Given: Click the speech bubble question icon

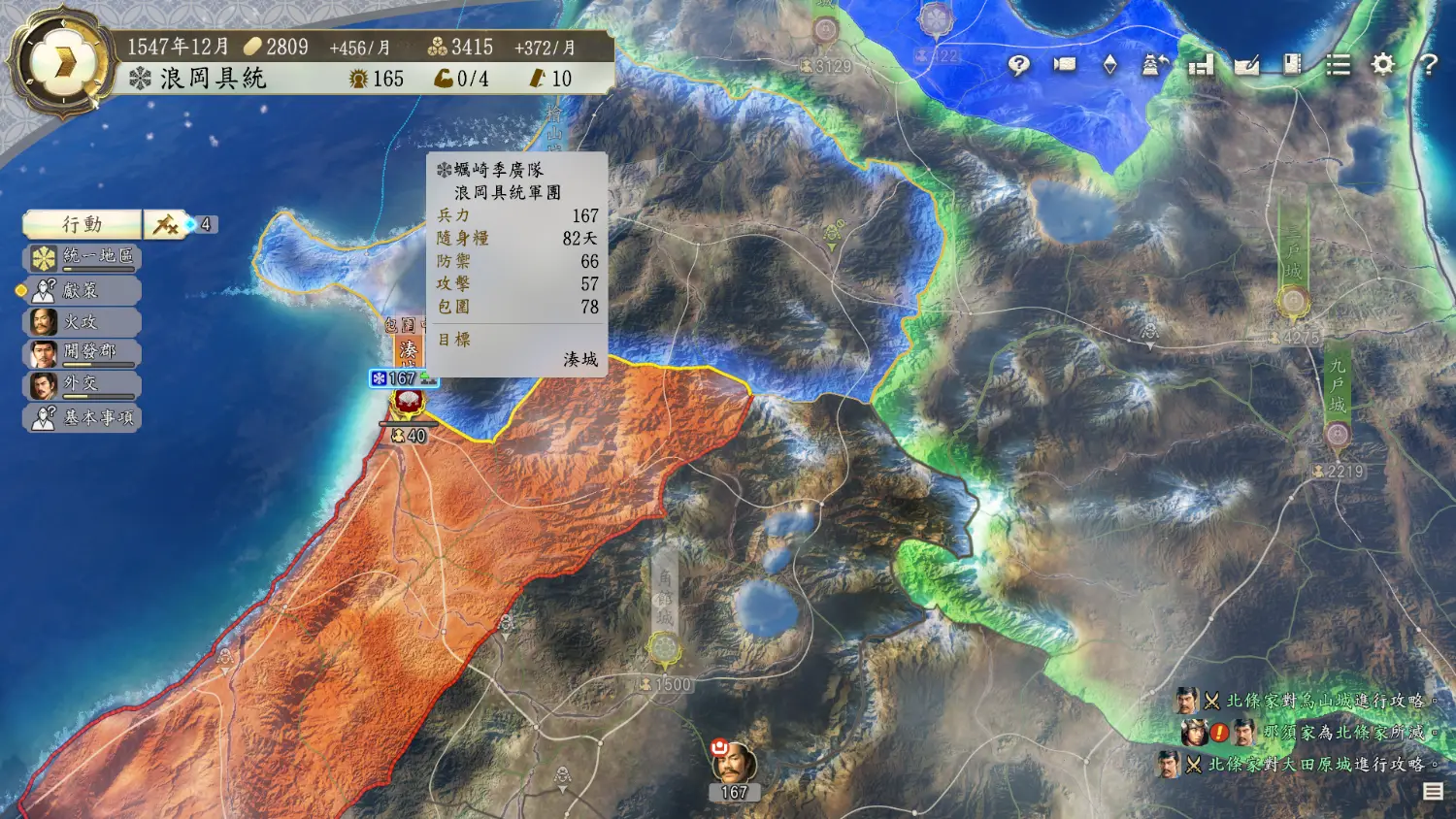Looking at the screenshot, I should (1018, 65).
